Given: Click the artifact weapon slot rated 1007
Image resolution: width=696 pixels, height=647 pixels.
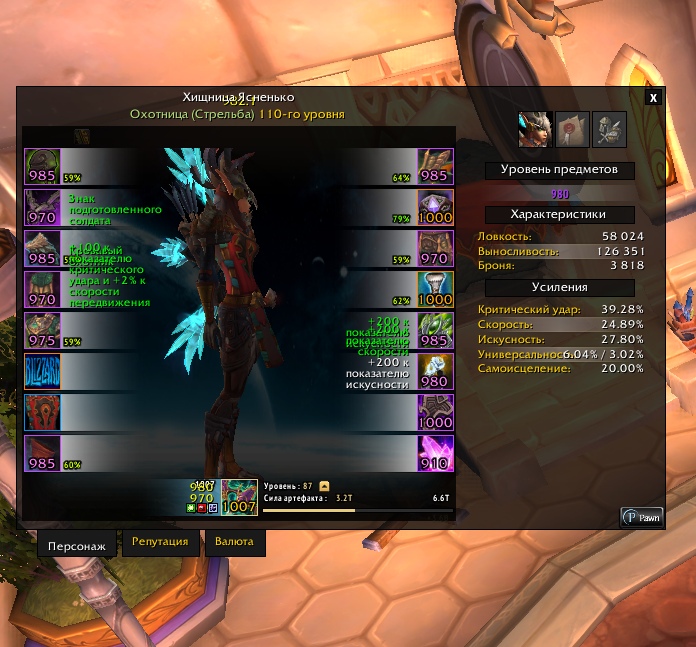Looking at the screenshot, I should 240,497.
